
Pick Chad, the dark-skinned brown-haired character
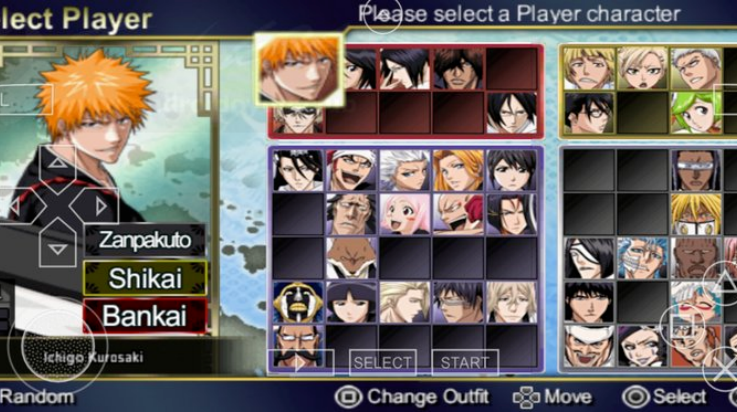point(458,68)
